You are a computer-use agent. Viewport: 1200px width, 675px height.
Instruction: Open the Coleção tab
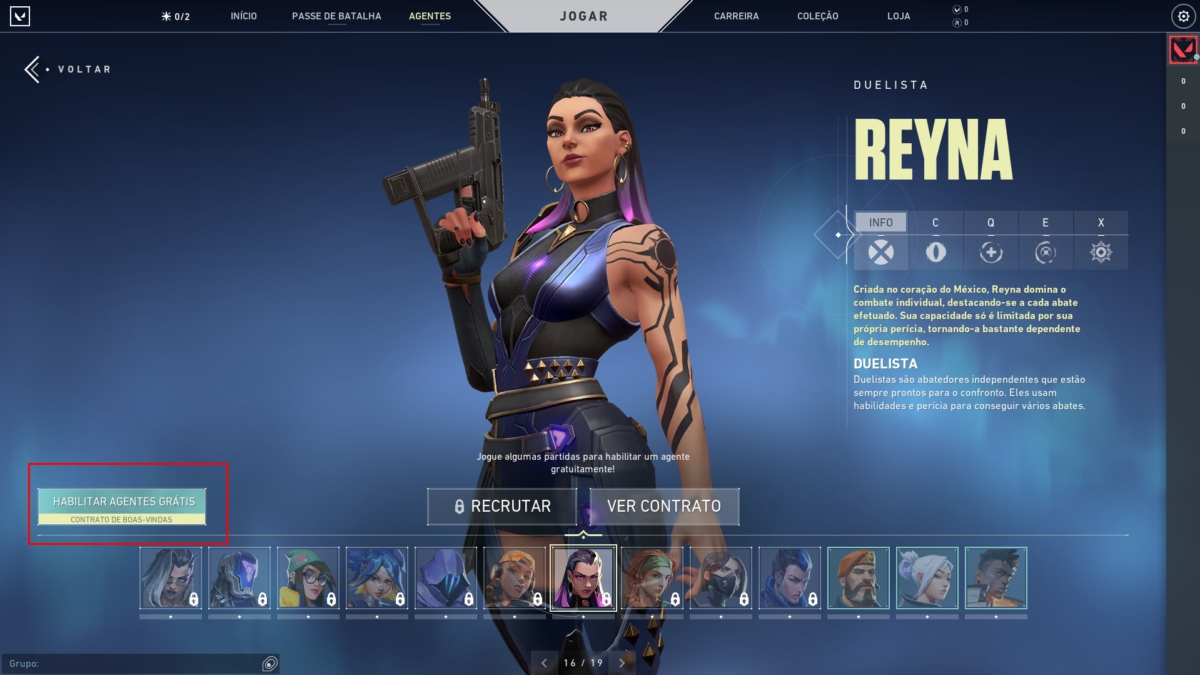(818, 16)
